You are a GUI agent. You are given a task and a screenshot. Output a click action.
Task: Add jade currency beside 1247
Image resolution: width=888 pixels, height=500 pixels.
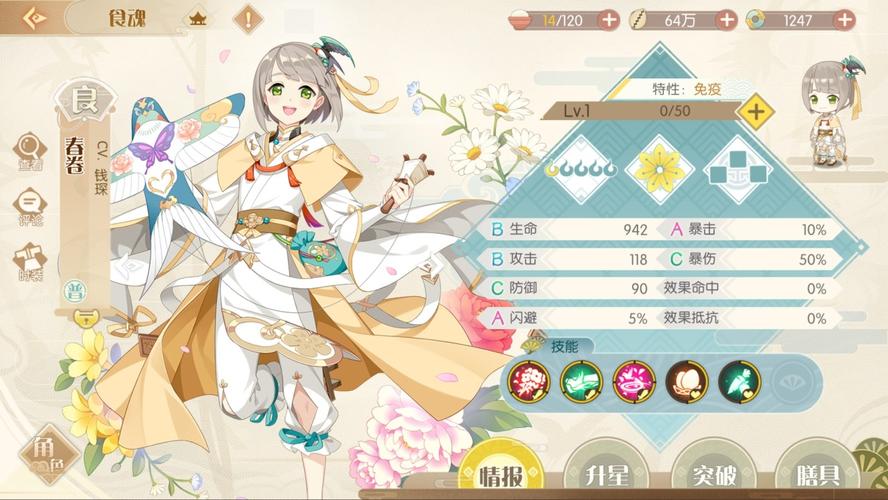pyautogui.click(x=846, y=19)
